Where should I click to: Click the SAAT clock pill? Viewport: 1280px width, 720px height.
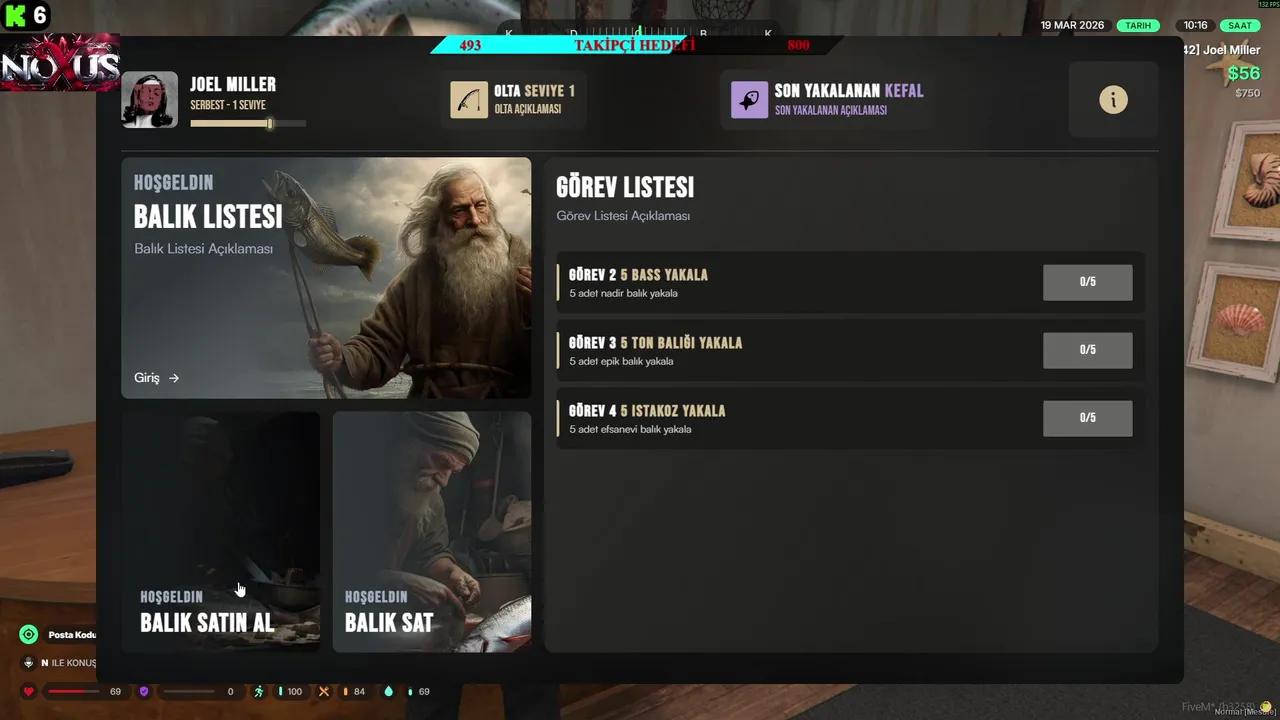tap(1240, 24)
